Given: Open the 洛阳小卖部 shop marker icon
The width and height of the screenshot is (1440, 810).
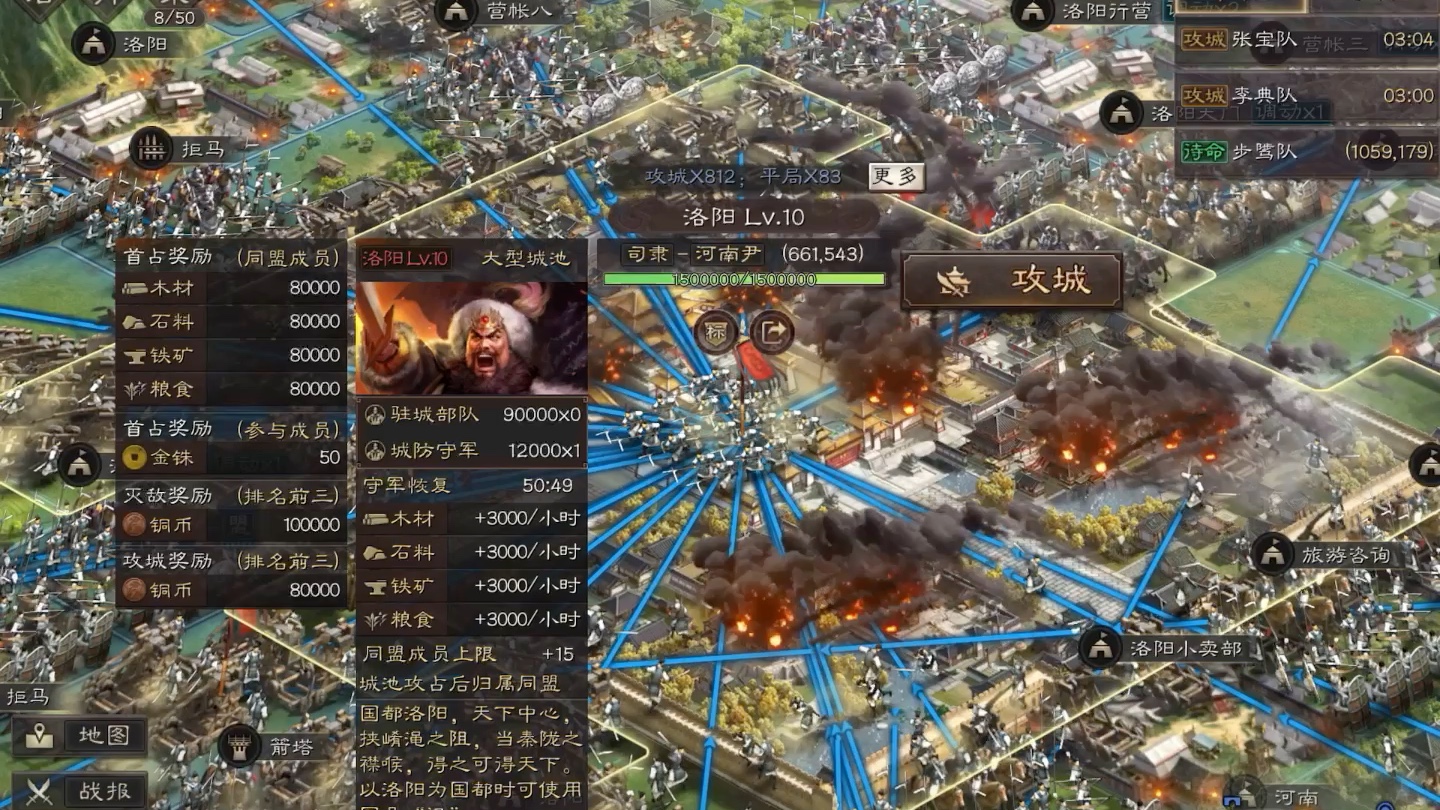Looking at the screenshot, I should [1102, 647].
